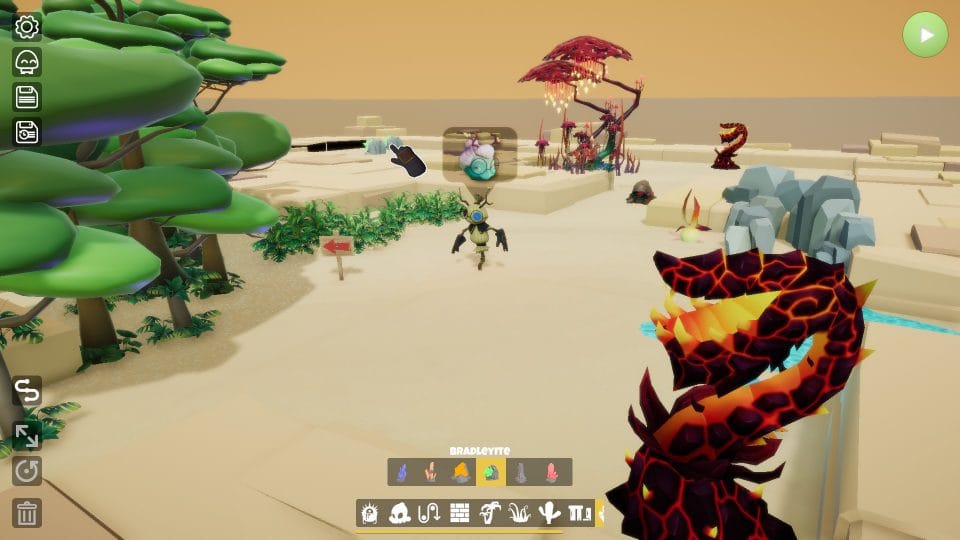Save the level with the floppy disk icon

(27, 97)
